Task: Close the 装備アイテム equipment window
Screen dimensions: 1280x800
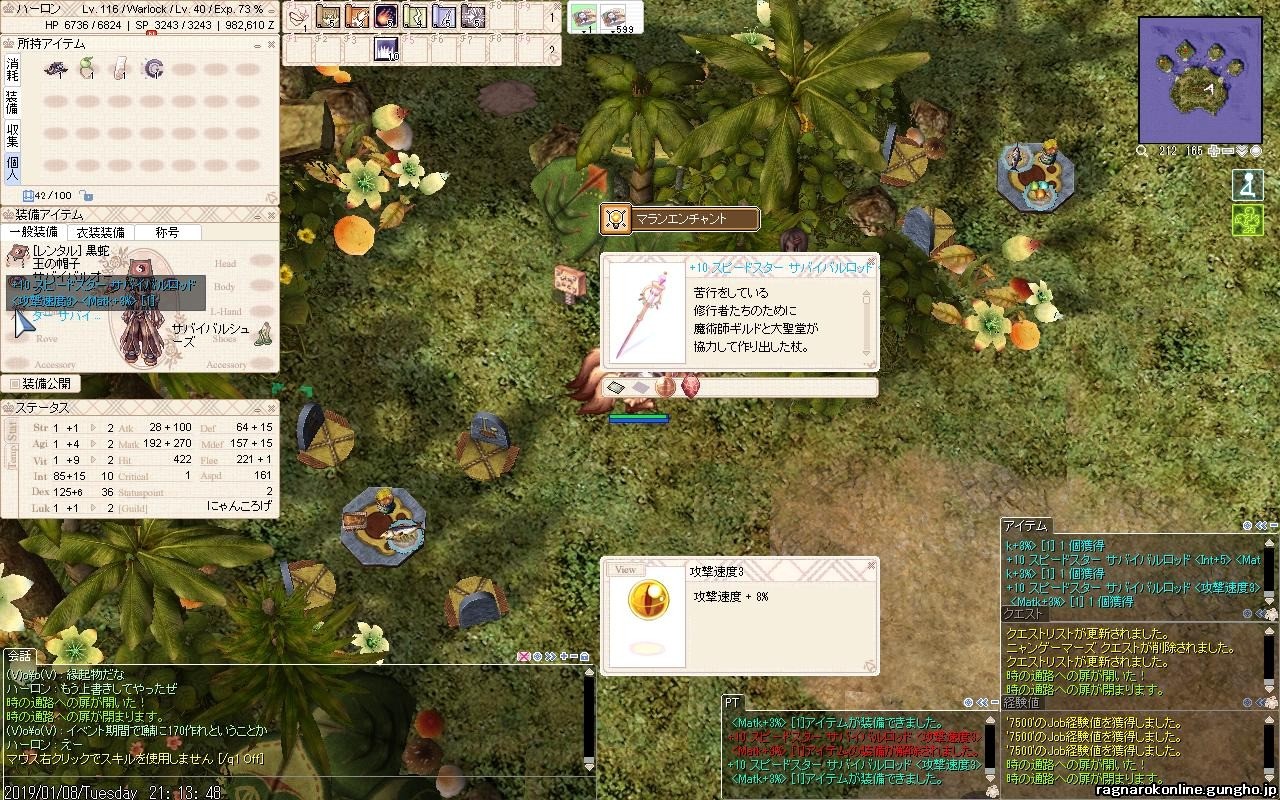Action: tap(271, 215)
